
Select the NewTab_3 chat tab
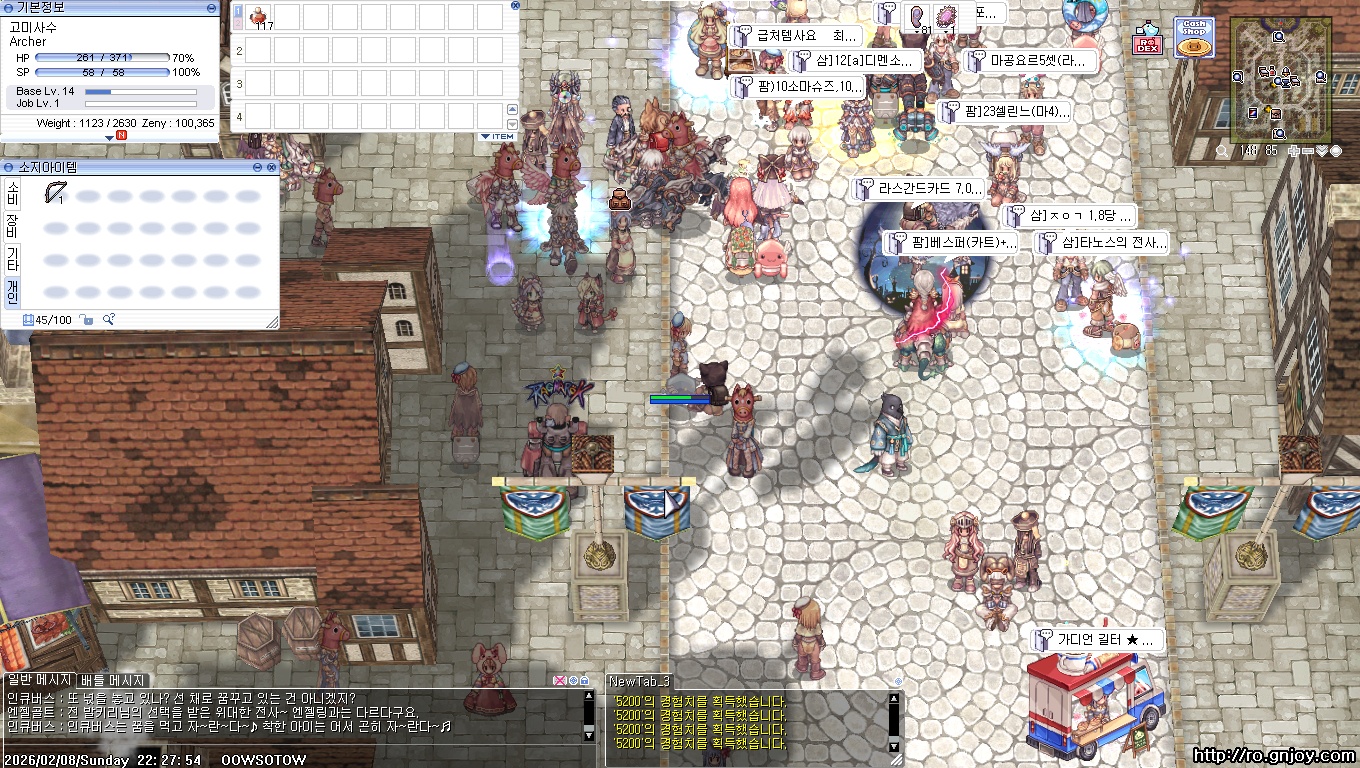pos(638,681)
